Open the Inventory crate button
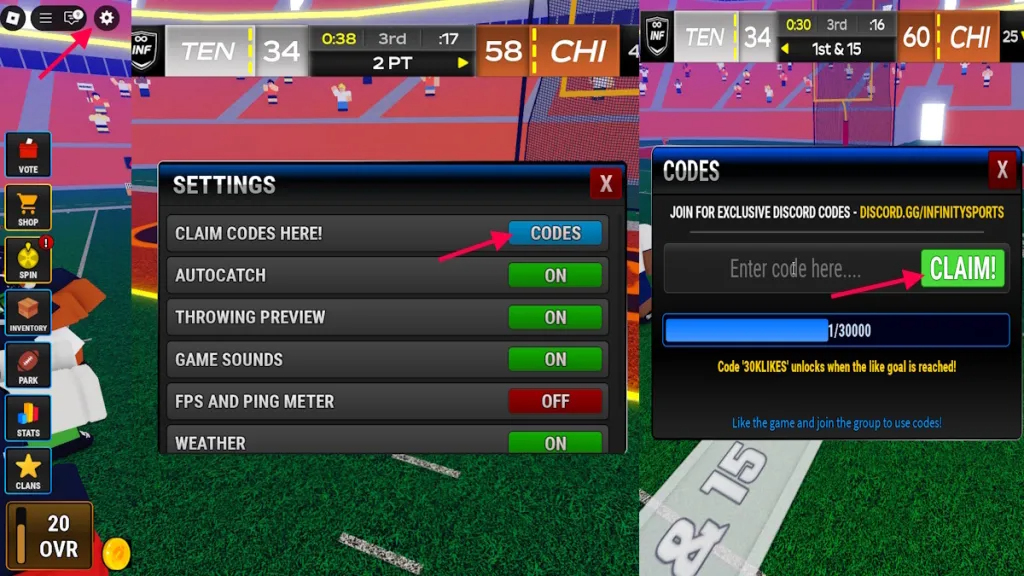Screen dimensions: 1024x576 coord(28,313)
